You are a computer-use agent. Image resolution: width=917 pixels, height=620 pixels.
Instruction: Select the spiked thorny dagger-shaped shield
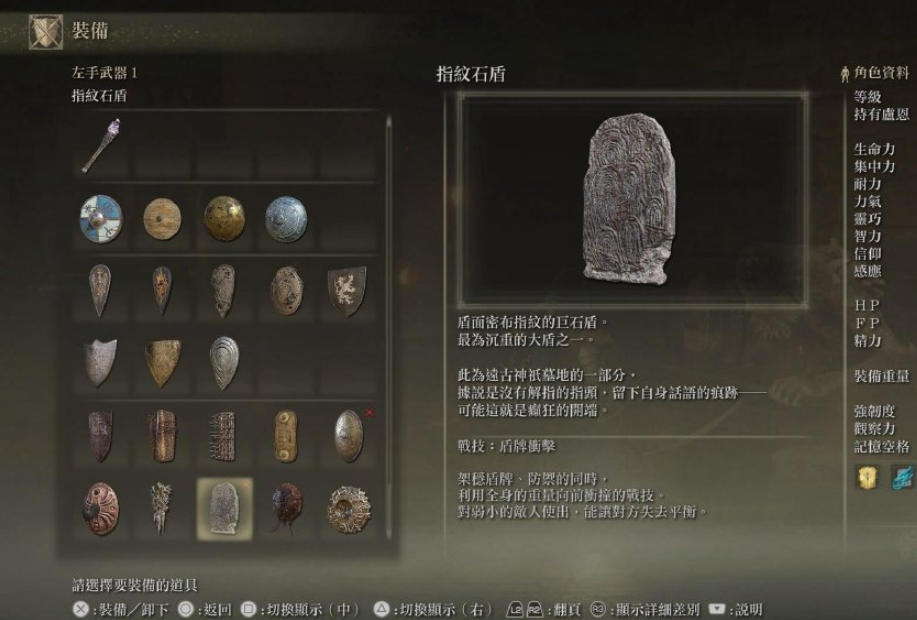[x=162, y=508]
